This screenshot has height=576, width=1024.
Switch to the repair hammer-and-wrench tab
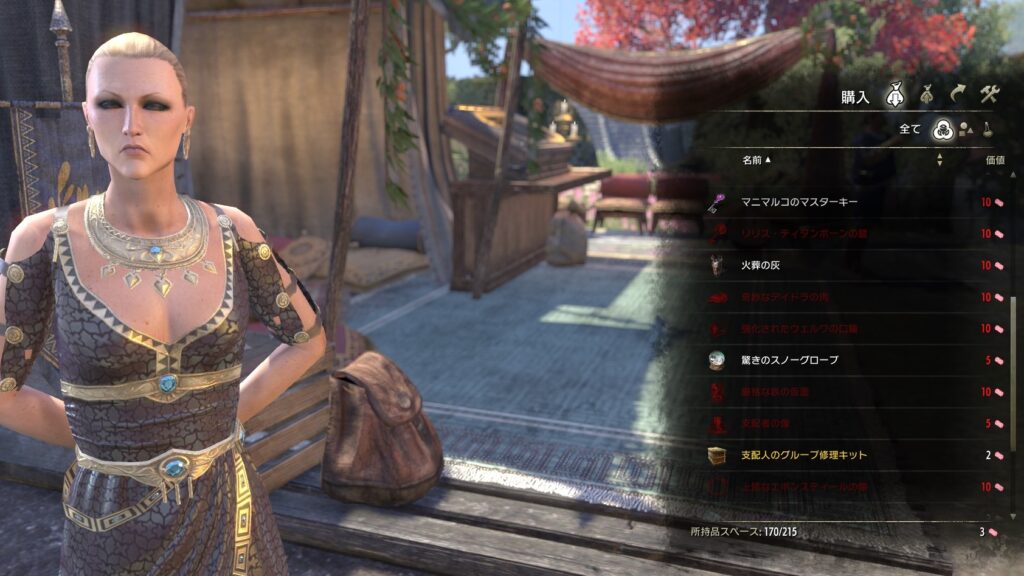[x=989, y=96]
